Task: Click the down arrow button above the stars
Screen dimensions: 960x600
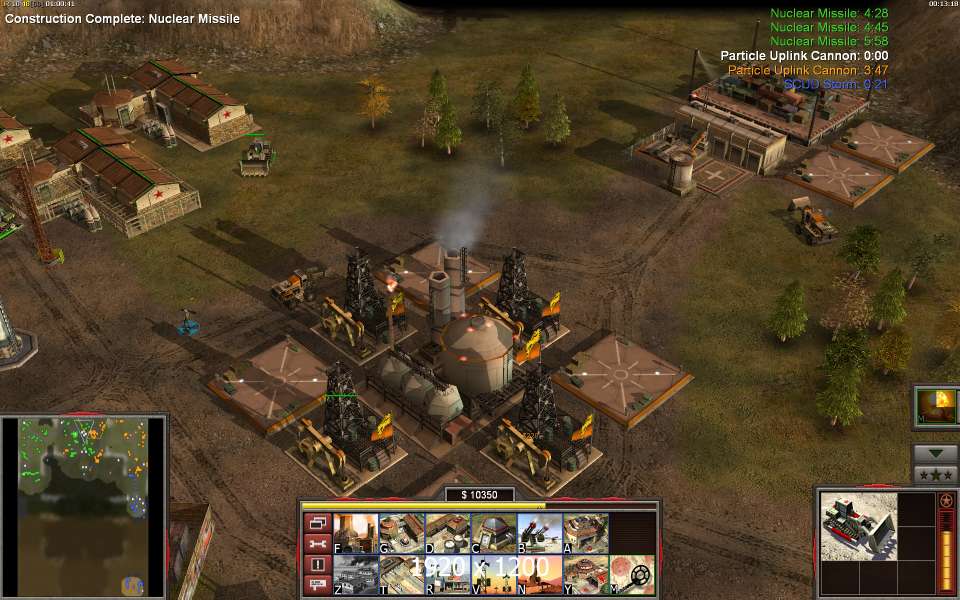Action: (935, 453)
